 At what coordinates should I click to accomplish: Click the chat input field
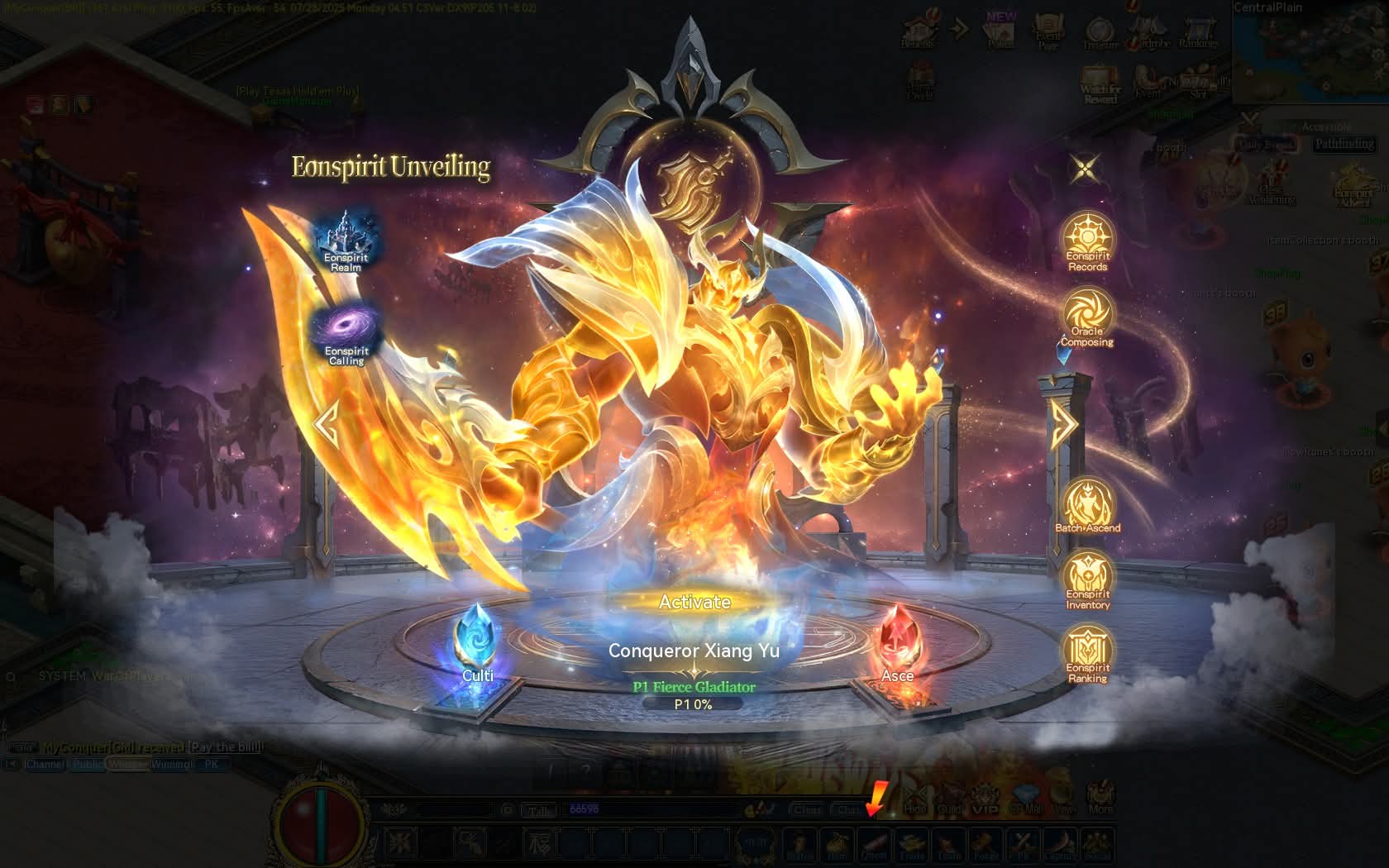(x=653, y=809)
